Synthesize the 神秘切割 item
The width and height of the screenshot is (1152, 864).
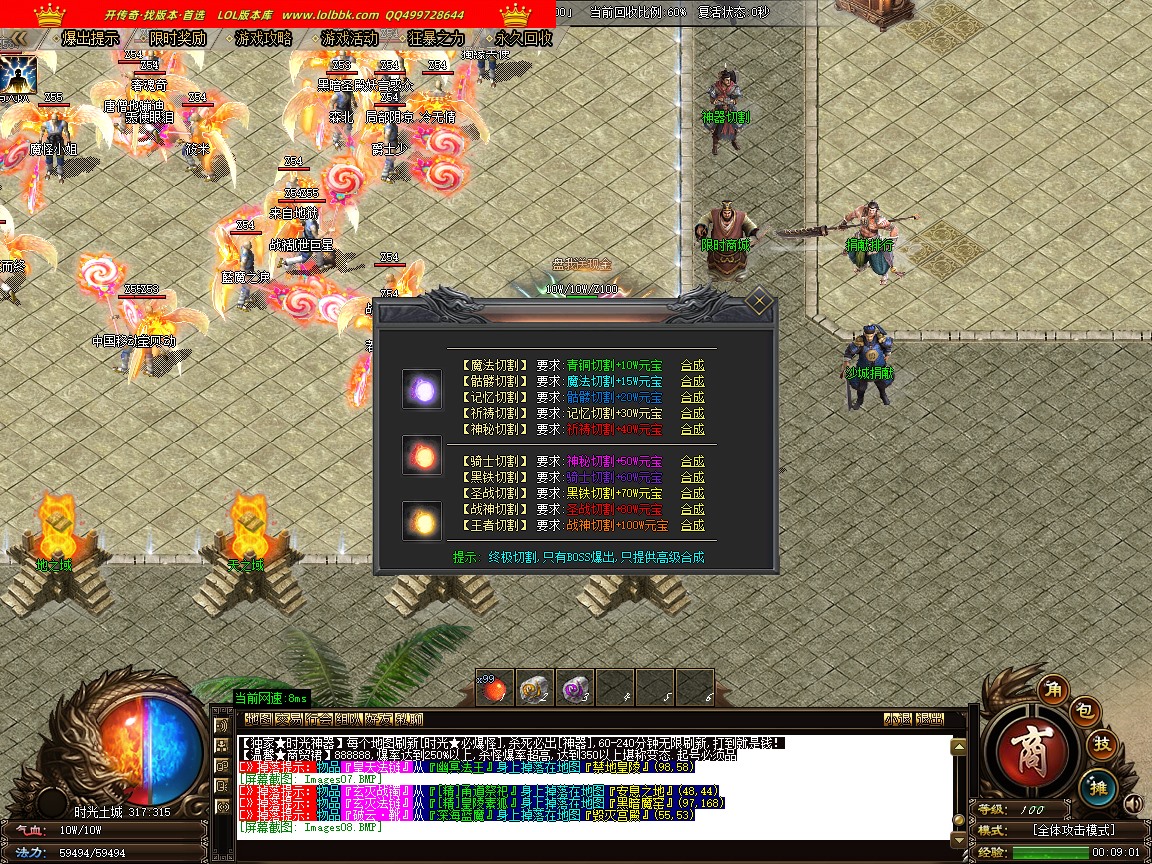692,429
